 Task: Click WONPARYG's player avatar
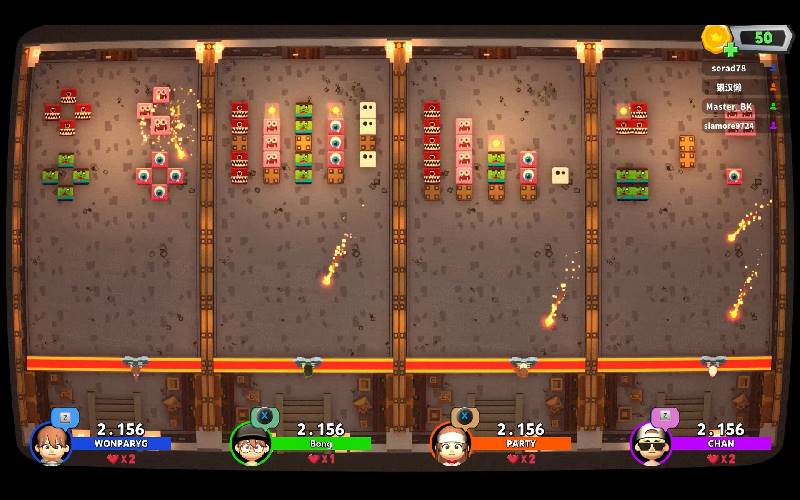click(x=50, y=443)
